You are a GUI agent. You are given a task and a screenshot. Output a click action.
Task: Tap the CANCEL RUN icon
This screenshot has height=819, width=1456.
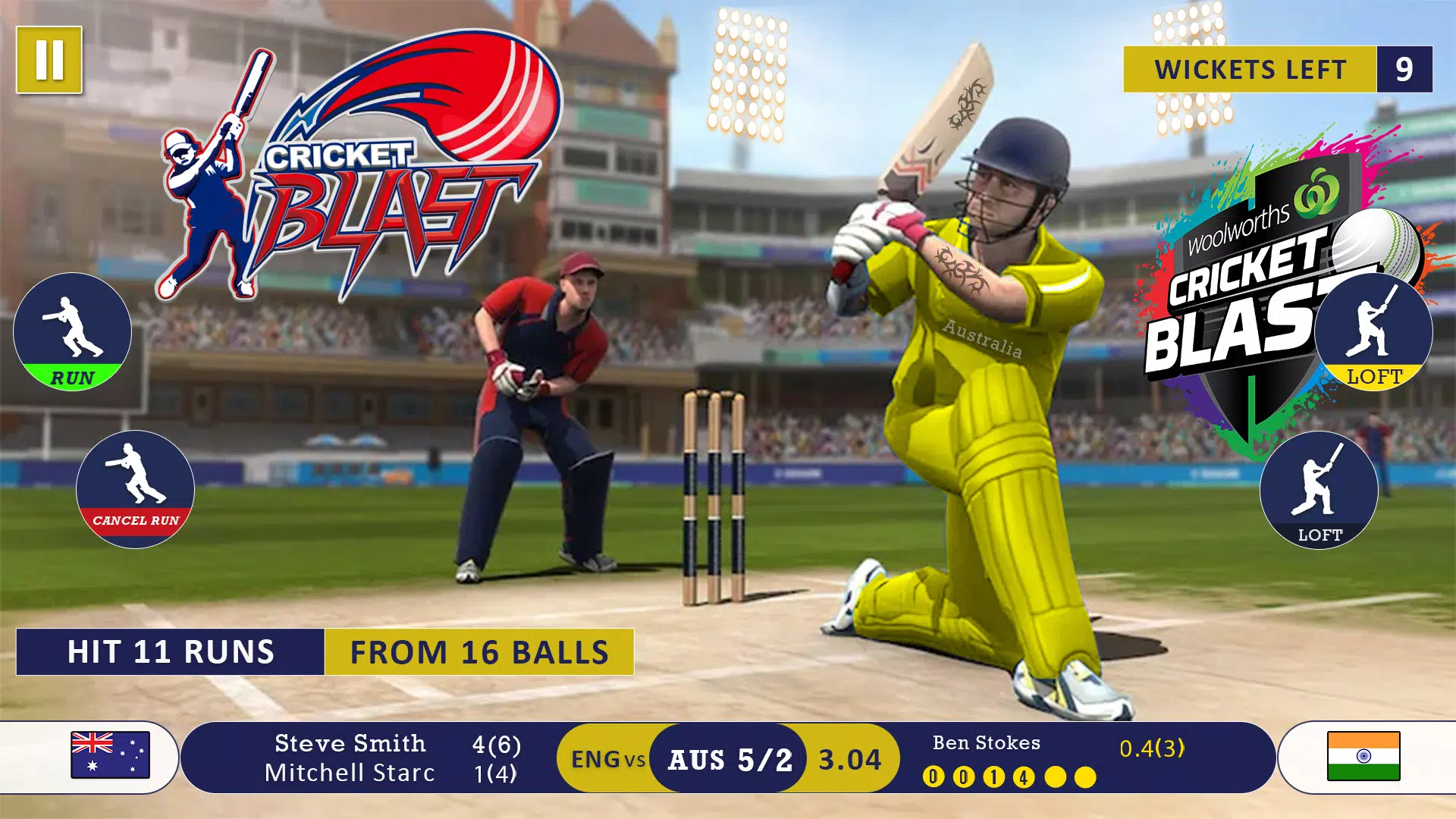(135, 489)
